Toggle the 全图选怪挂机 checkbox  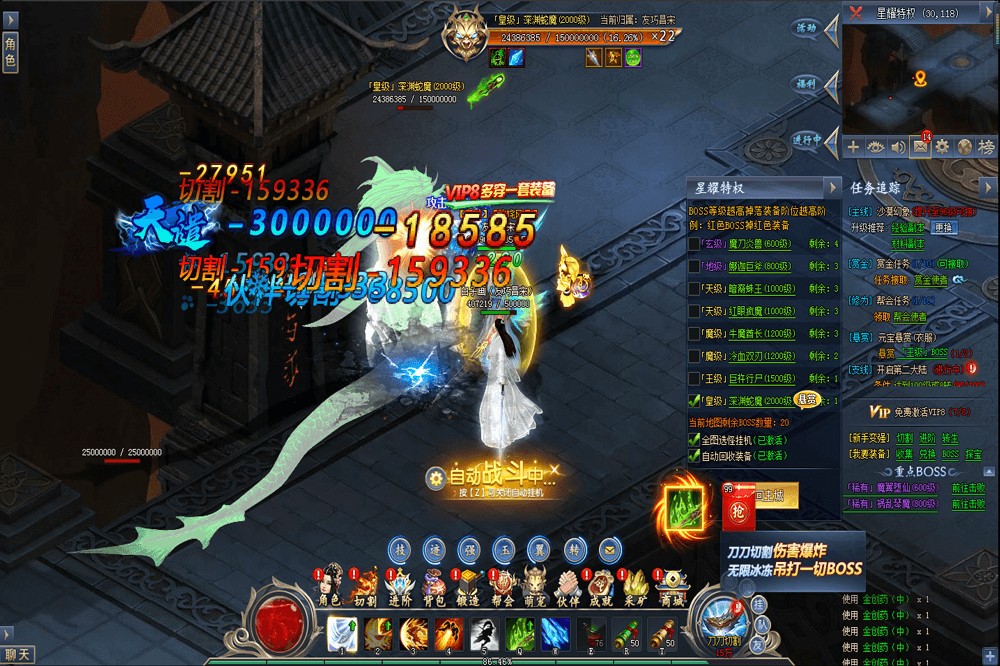(x=695, y=439)
